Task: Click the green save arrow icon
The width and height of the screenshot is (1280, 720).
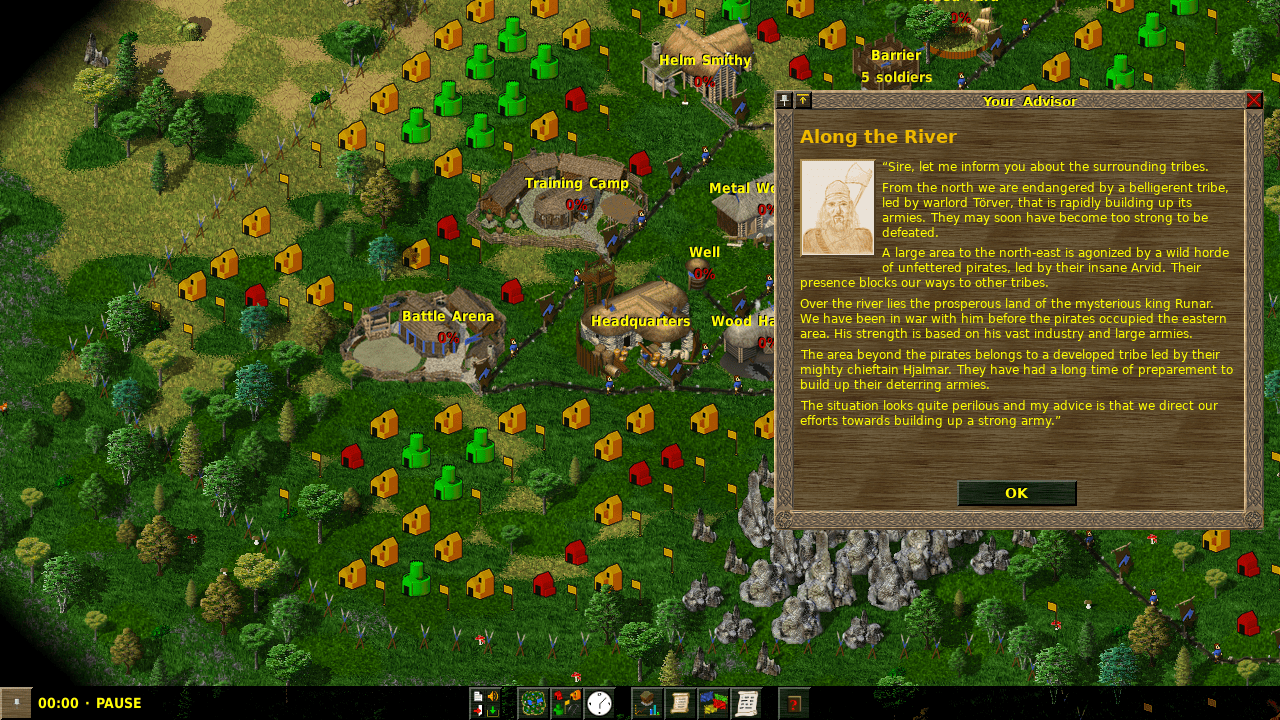Action: click(x=492, y=710)
